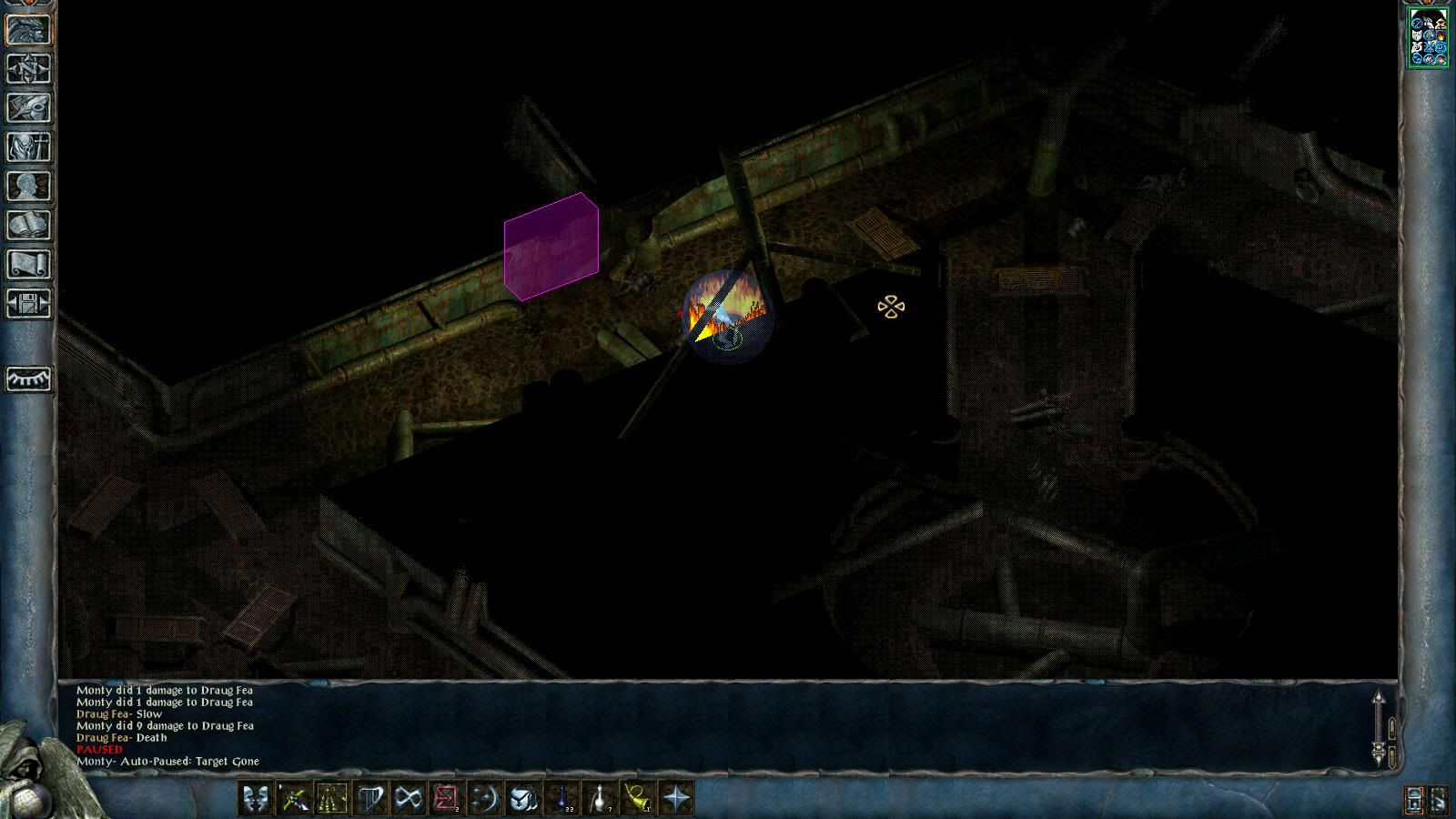1456x819 pixels.
Task: Open the options floppy disk button
Action: pyautogui.click(x=29, y=304)
